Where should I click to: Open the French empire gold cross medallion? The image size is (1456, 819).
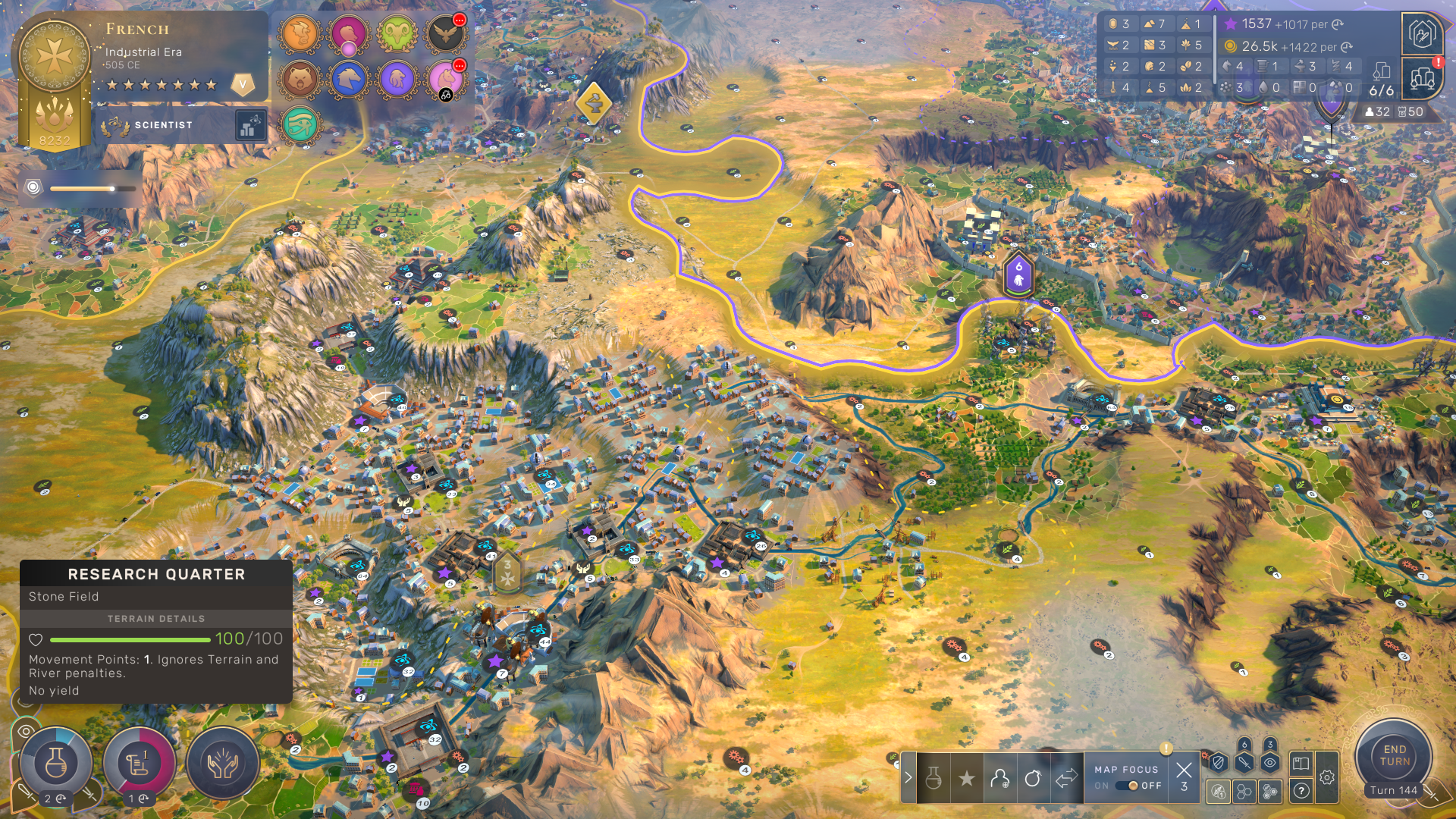pos(55,56)
